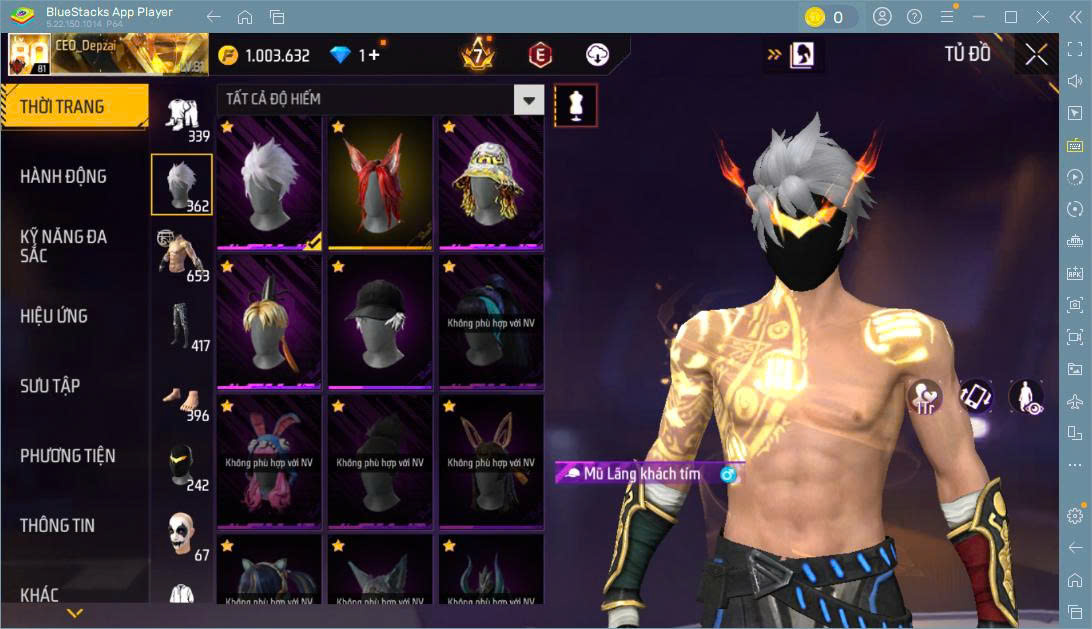Select the black cap headwear item
This screenshot has width=1092, height=629.
[x=380, y=320]
